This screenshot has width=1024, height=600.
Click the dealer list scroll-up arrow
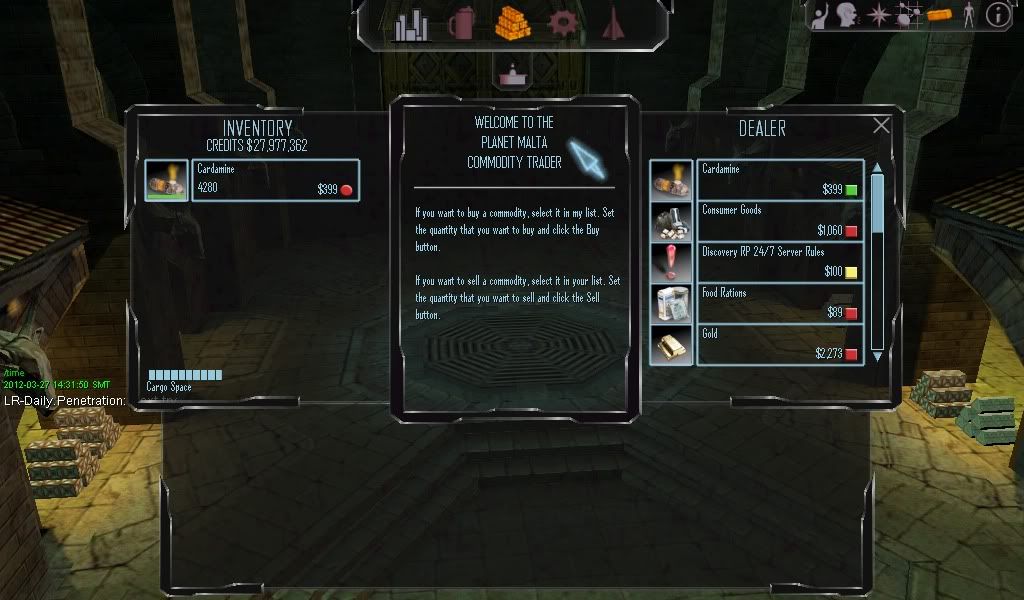(x=878, y=168)
